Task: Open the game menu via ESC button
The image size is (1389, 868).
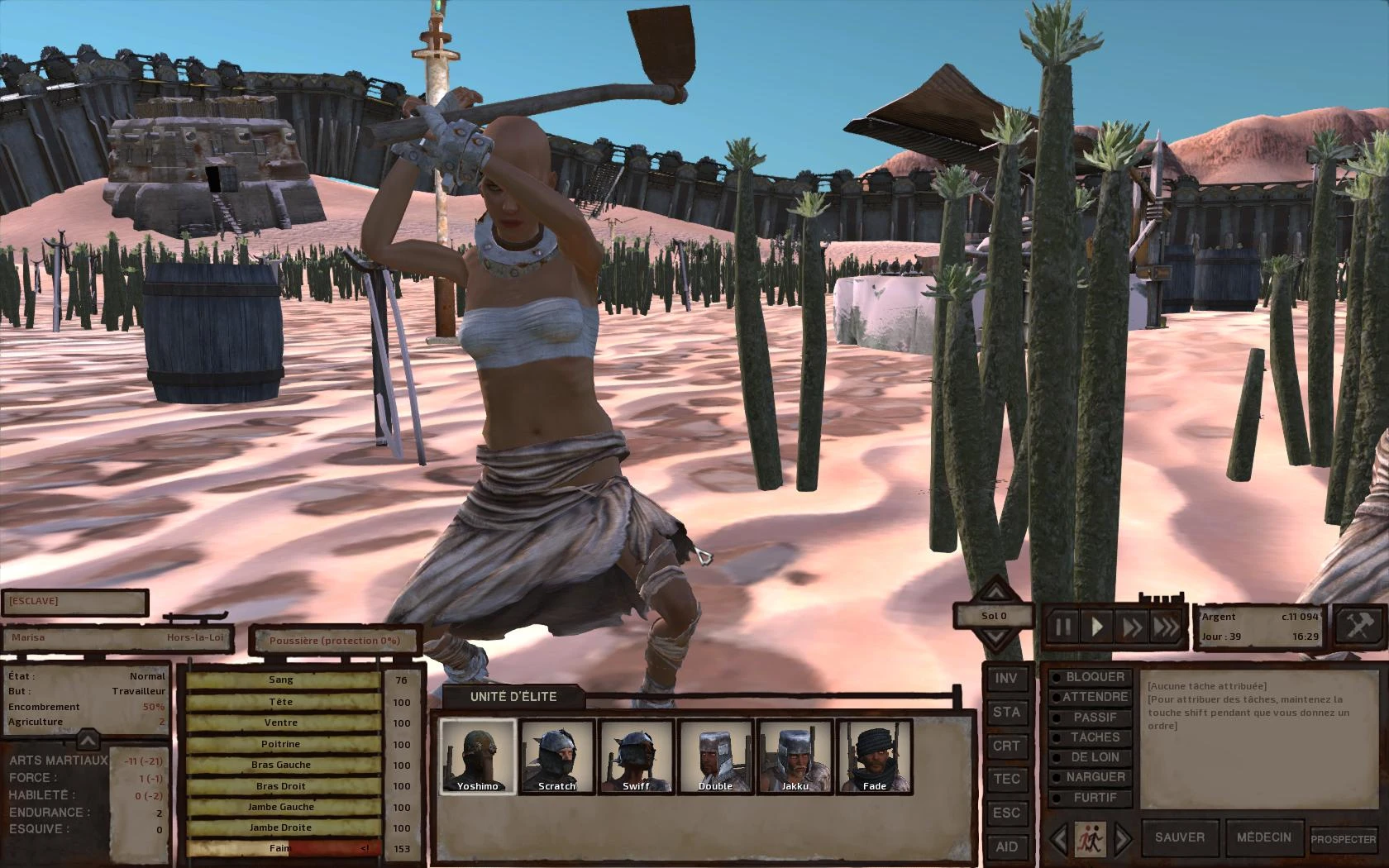Action: 1007,812
